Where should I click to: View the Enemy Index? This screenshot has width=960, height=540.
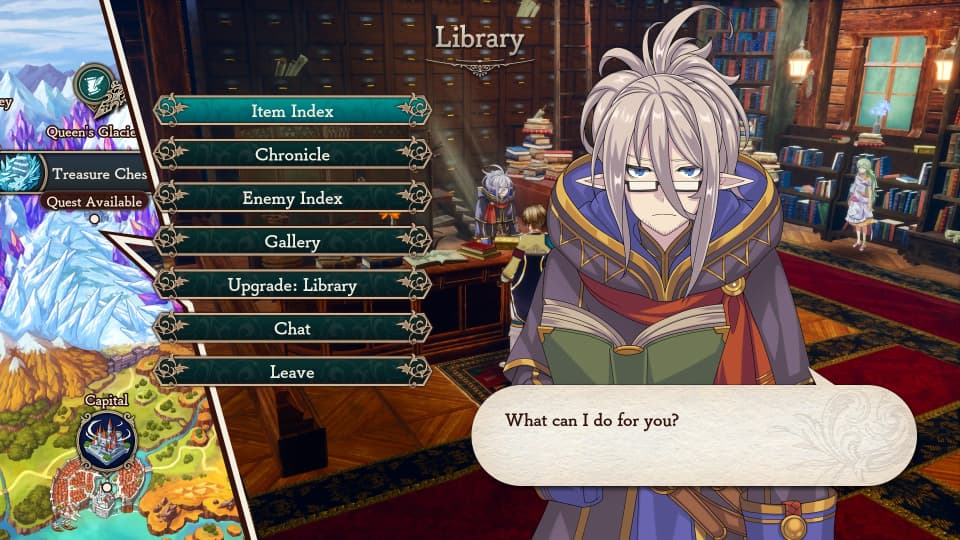tap(292, 198)
